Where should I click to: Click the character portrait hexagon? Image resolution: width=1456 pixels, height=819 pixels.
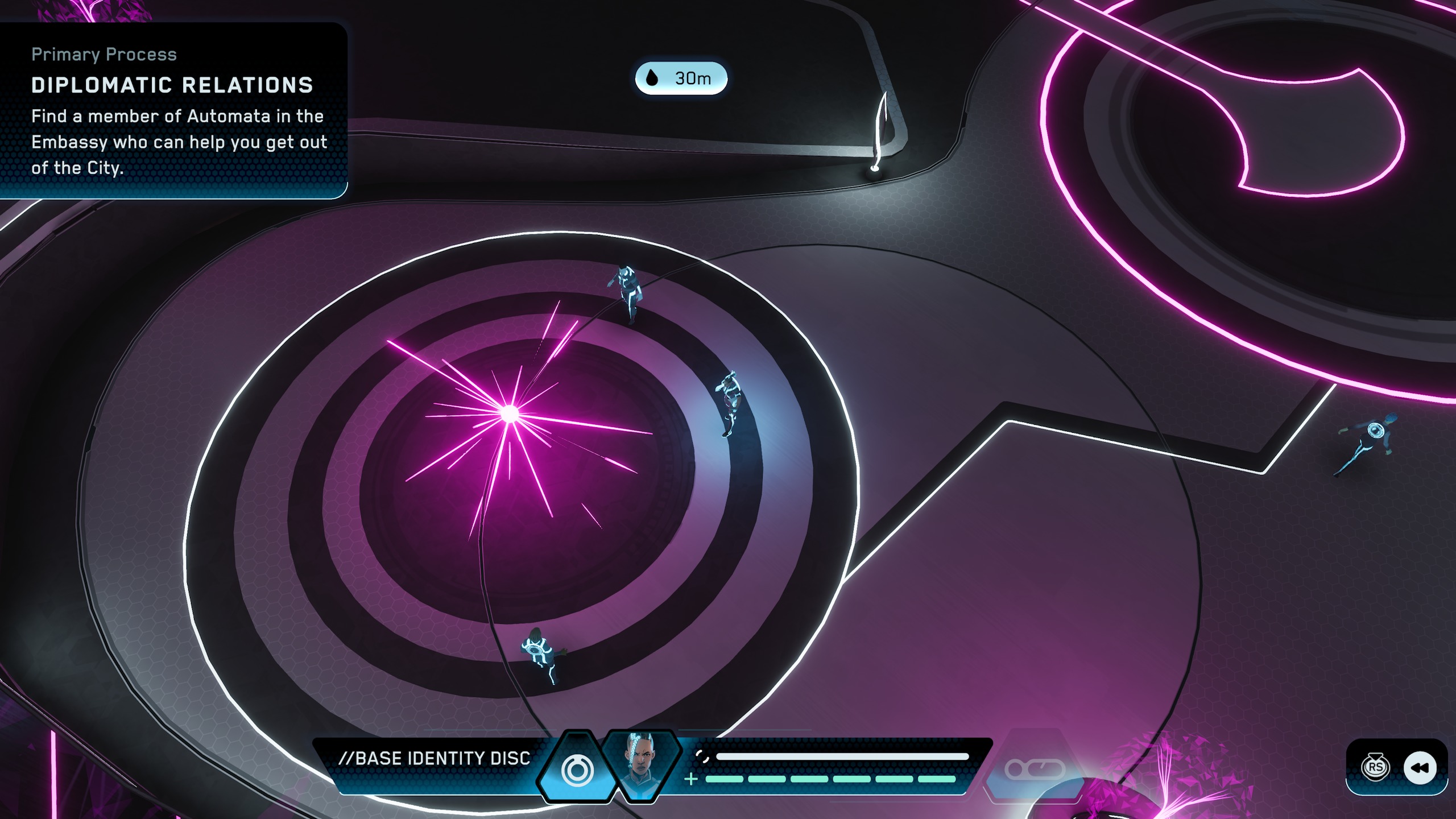pos(641,765)
